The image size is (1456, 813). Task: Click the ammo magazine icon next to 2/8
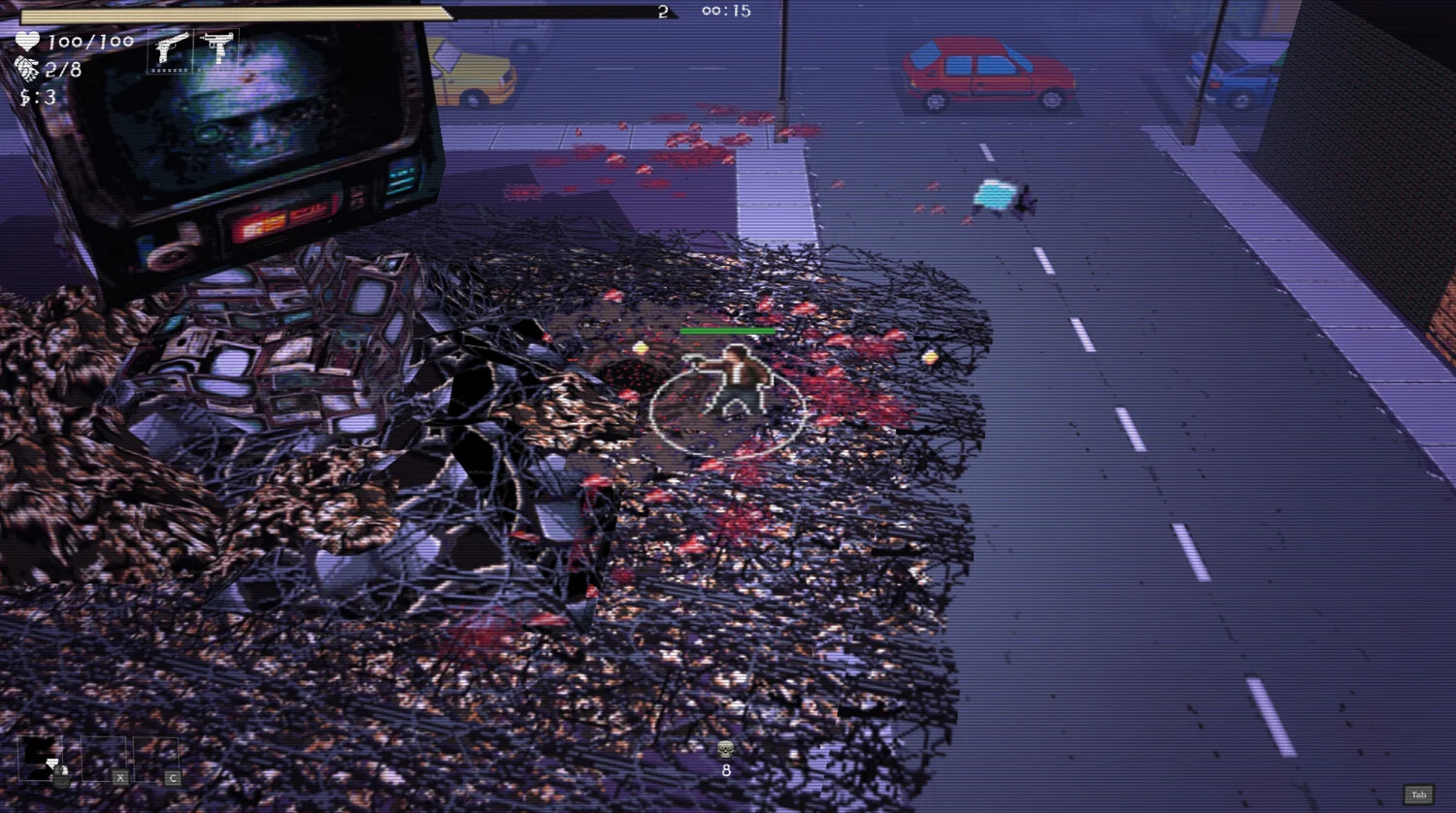27,68
